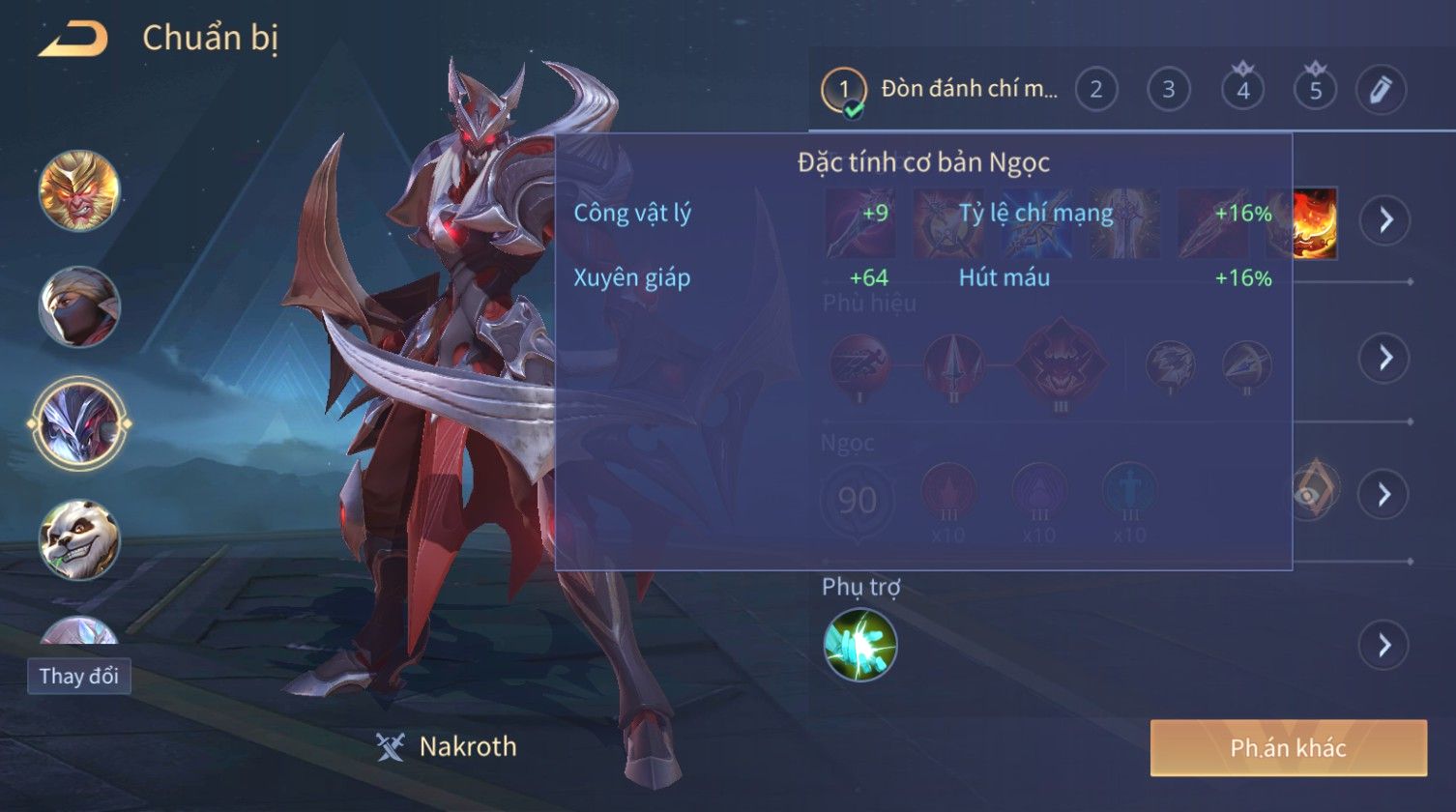Open locked build preset 5

(1315, 90)
